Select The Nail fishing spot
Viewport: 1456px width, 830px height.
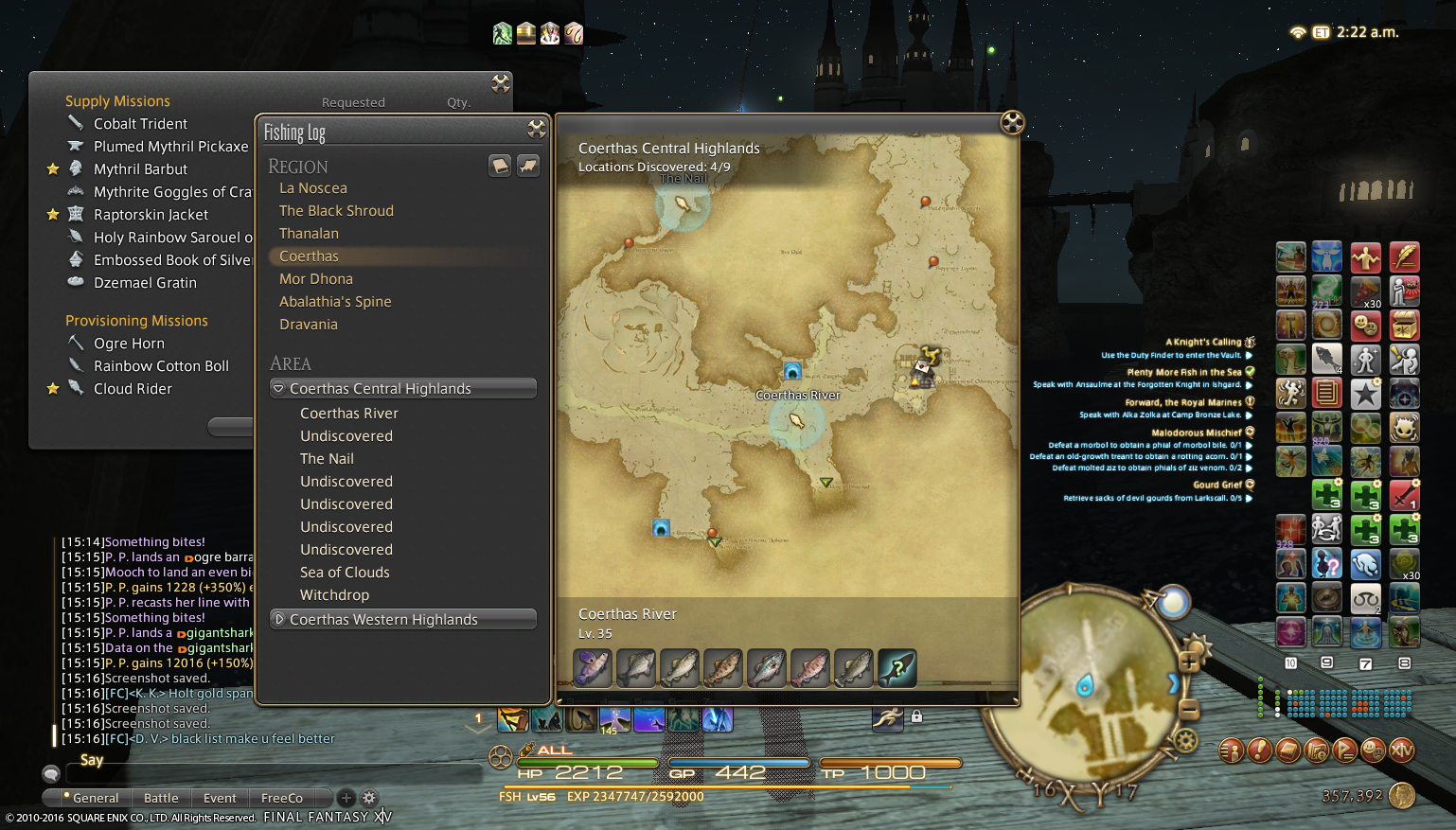(x=327, y=459)
